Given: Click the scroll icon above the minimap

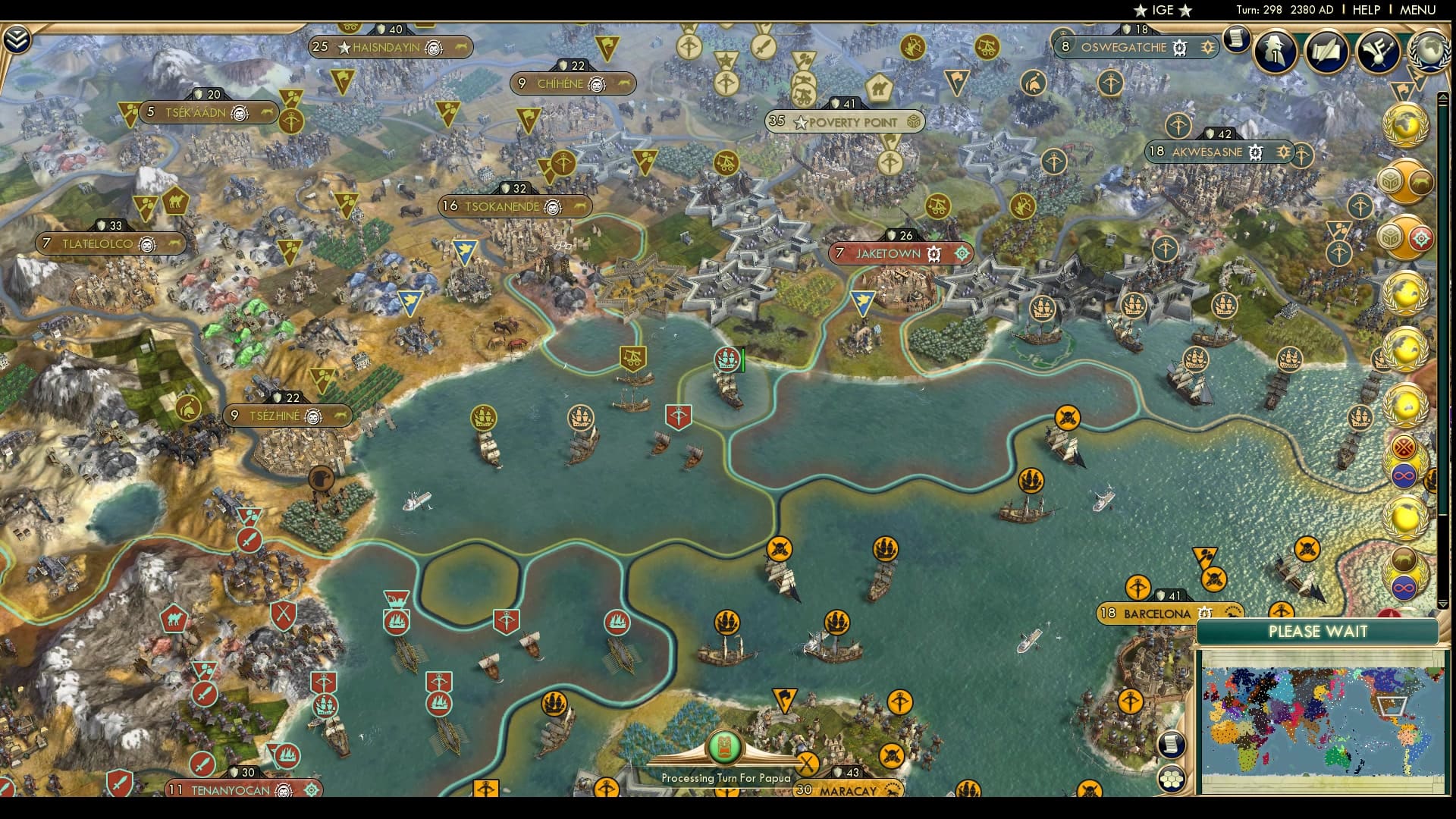Looking at the screenshot, I should (1172, 745).
